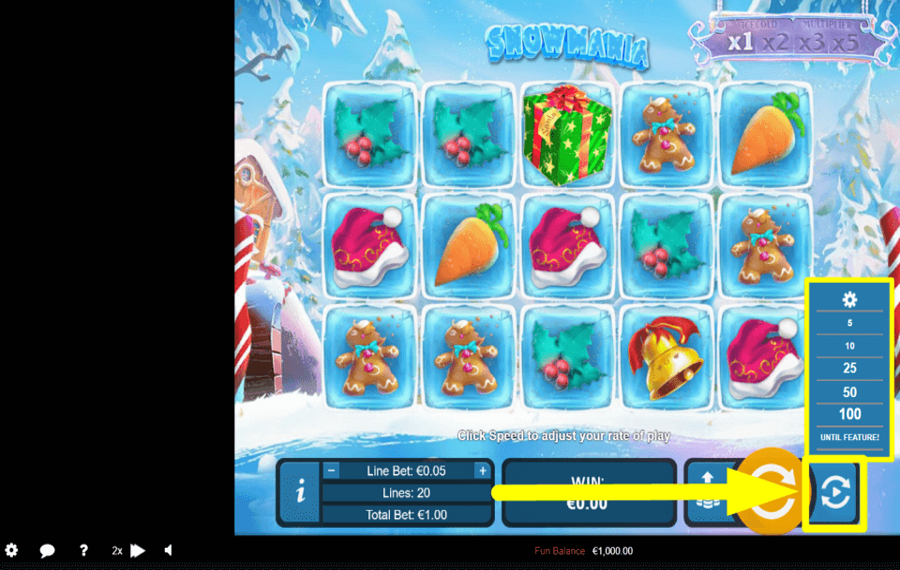The height and width of the screenshot is (570, 900).
Task: Decrease the line bet with minus
Action: [x=332, y=471]
